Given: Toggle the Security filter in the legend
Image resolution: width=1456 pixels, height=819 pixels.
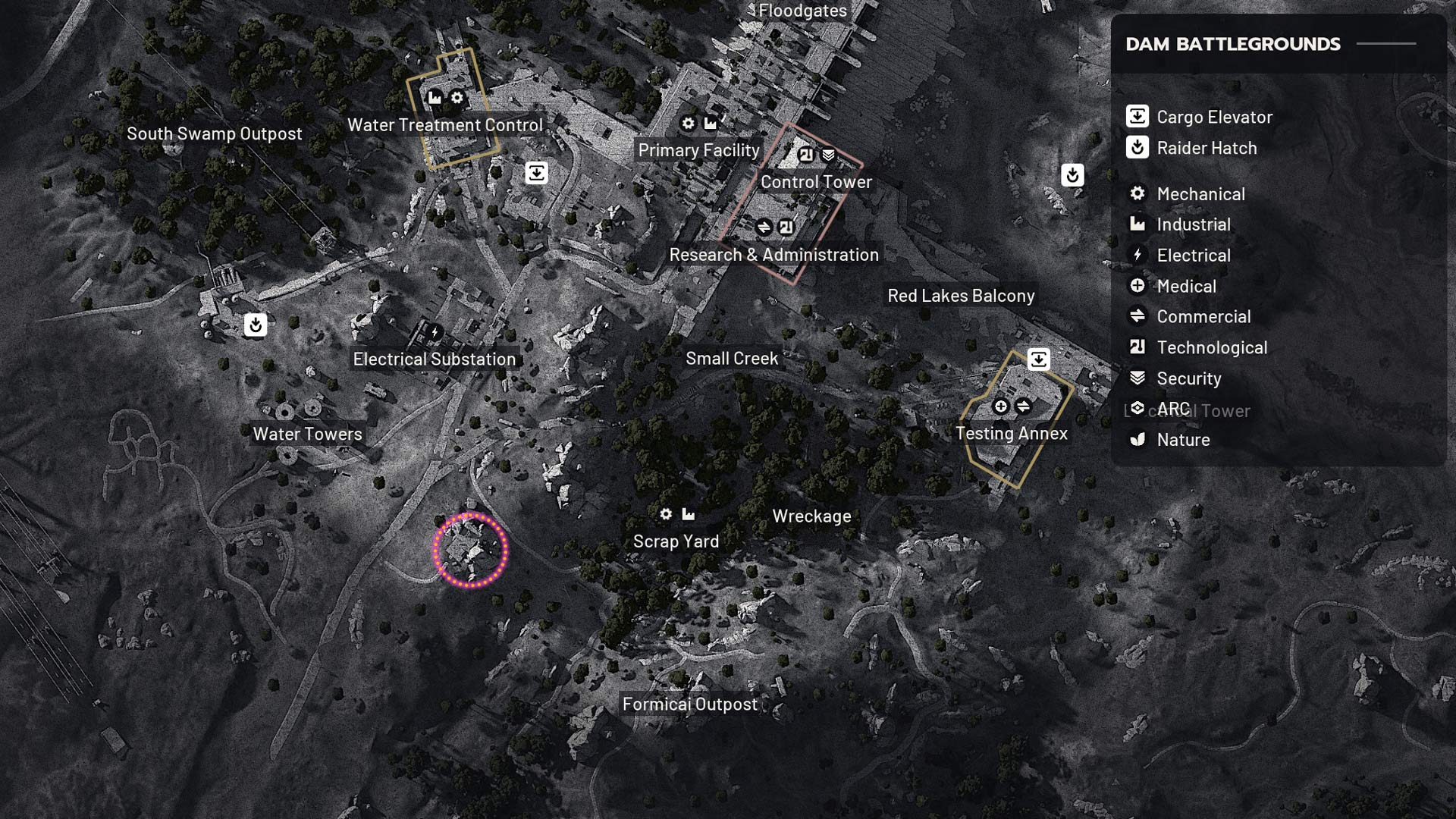Looking at the screenshot, I should (1188, 379).
